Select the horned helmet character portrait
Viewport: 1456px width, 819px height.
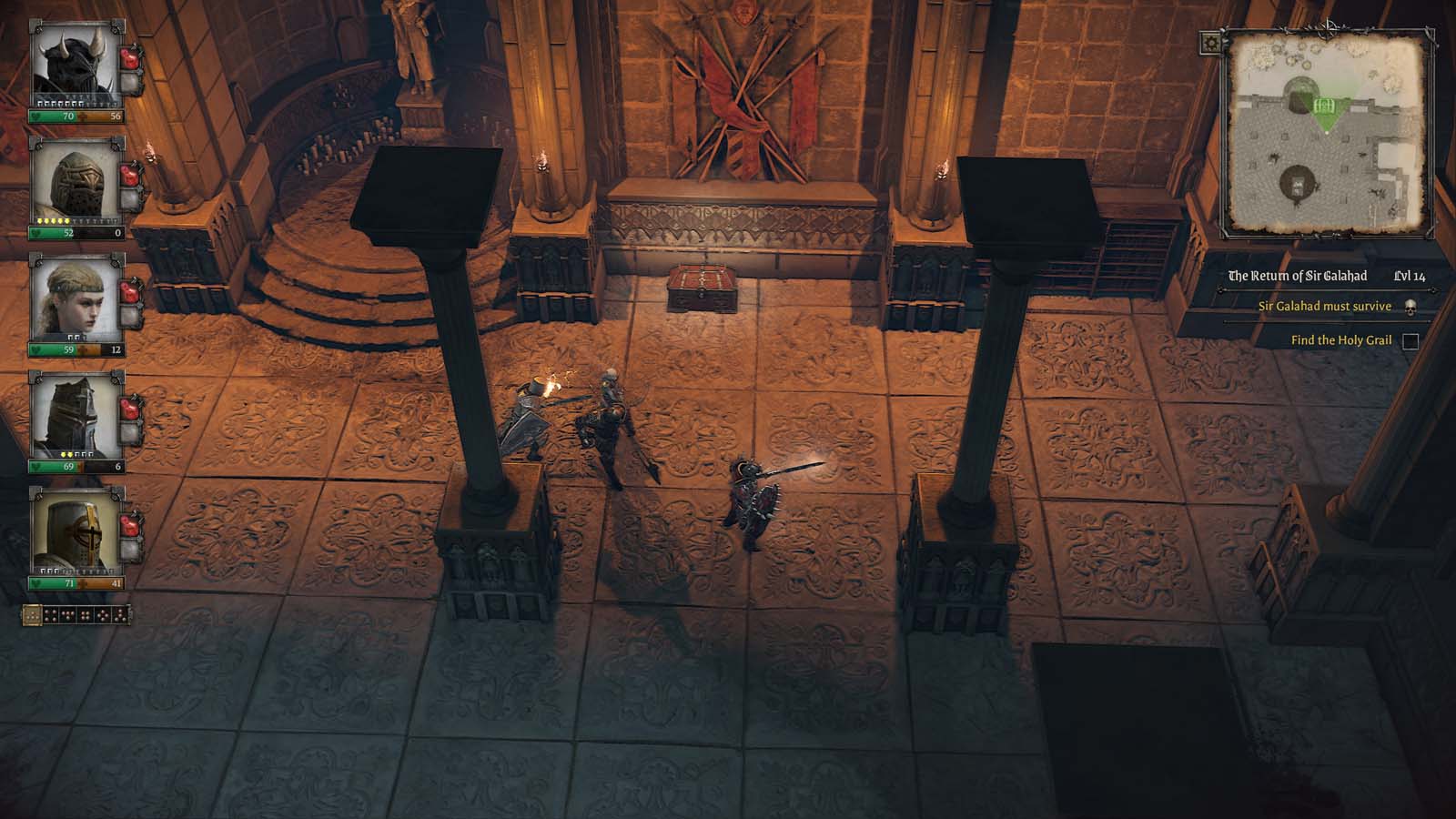76,64
